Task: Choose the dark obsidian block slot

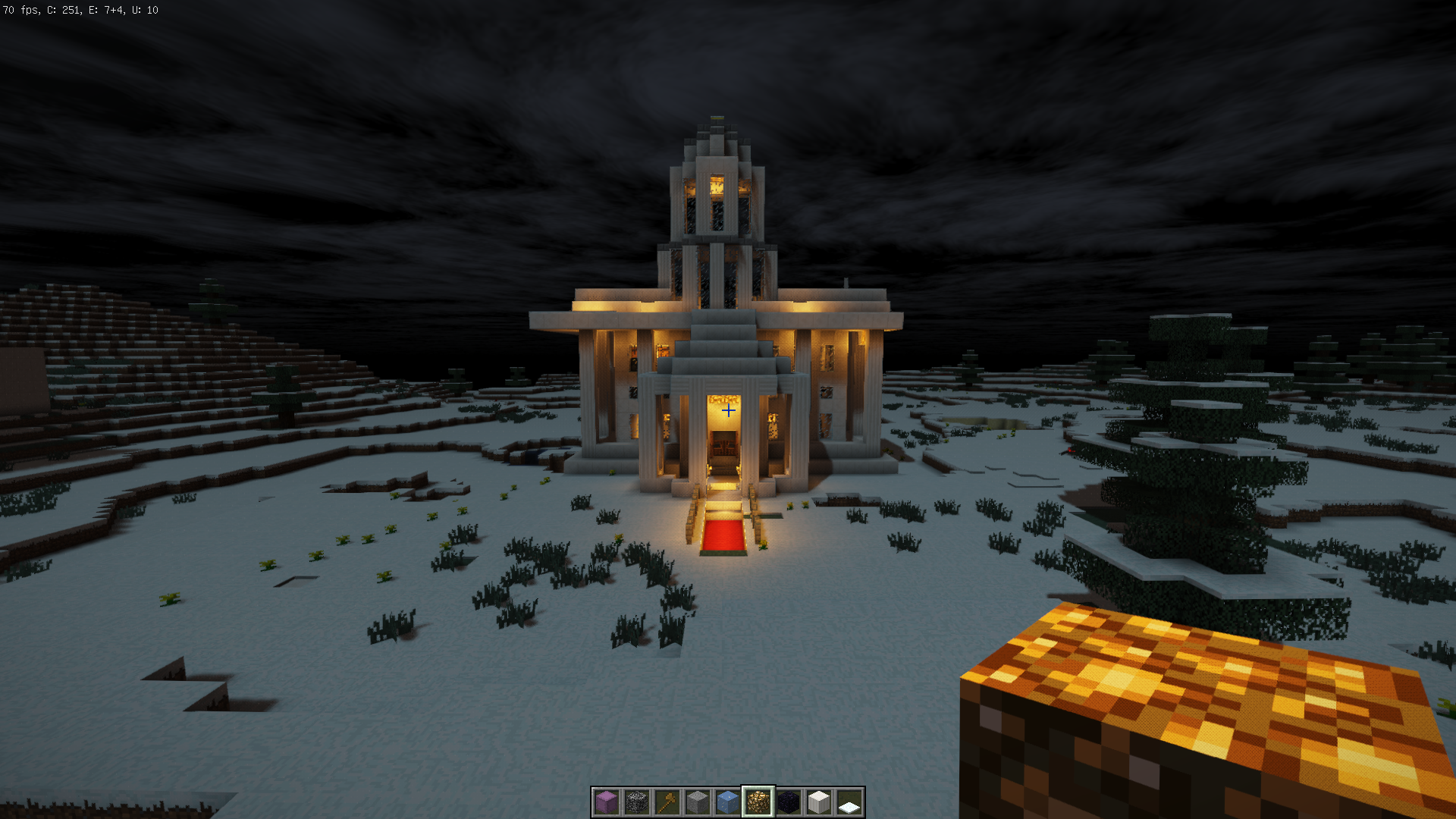Action: 789,802
